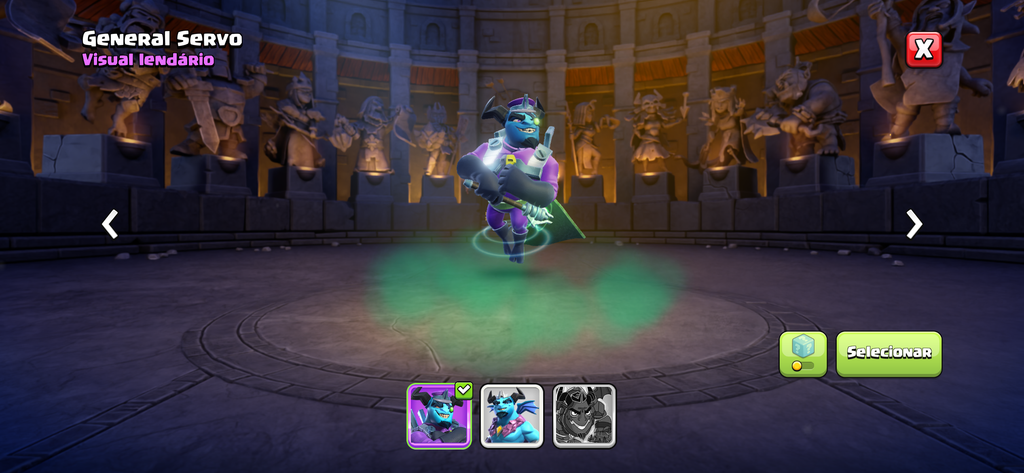Show the previous hero with the left arrow
This screenshot has width=1024, height=473.
click(x=110, y=224)
